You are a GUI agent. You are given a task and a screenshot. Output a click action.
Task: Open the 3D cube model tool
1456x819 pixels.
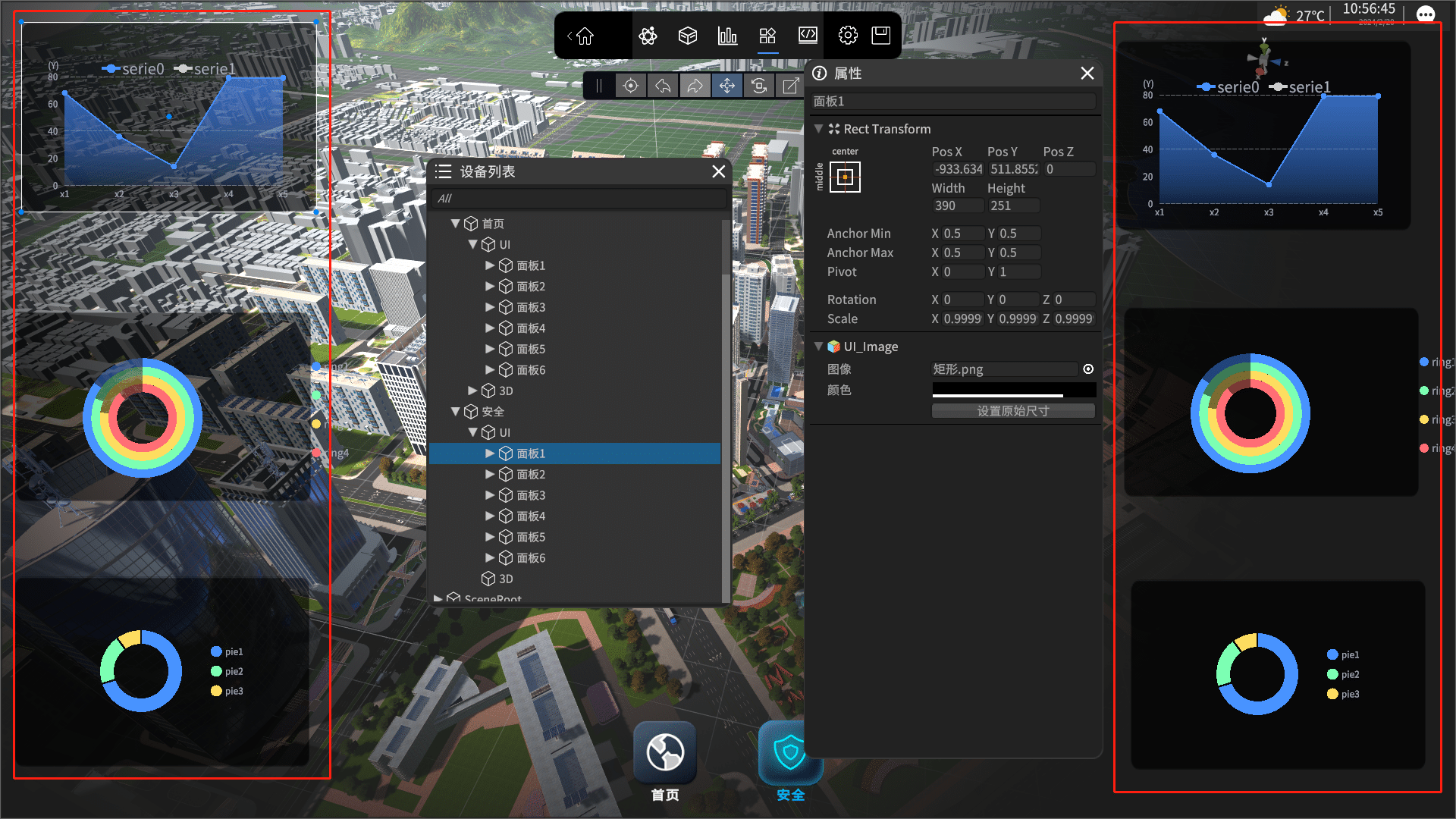click(688, 36)
